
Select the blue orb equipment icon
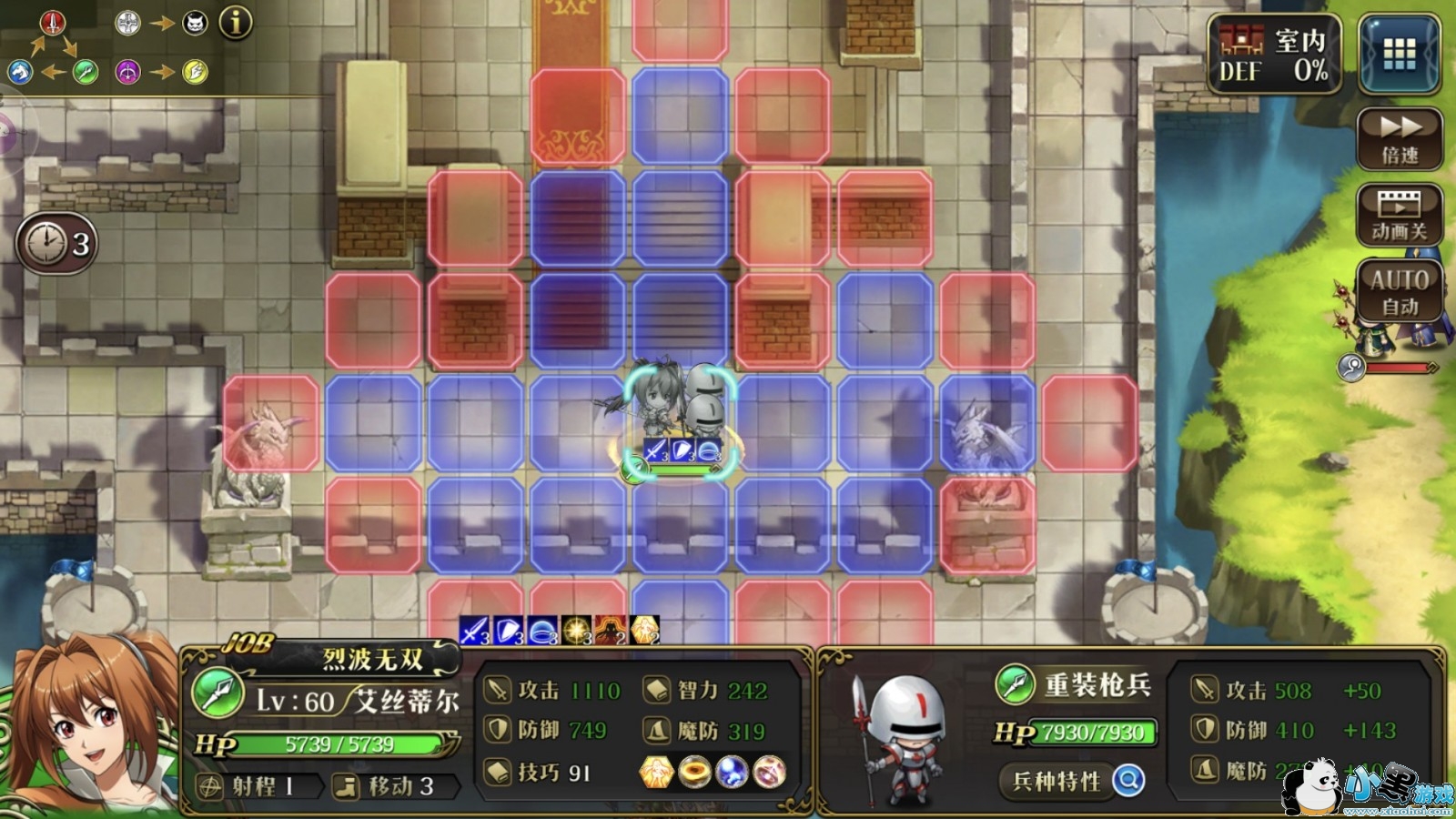pos(732,772)
